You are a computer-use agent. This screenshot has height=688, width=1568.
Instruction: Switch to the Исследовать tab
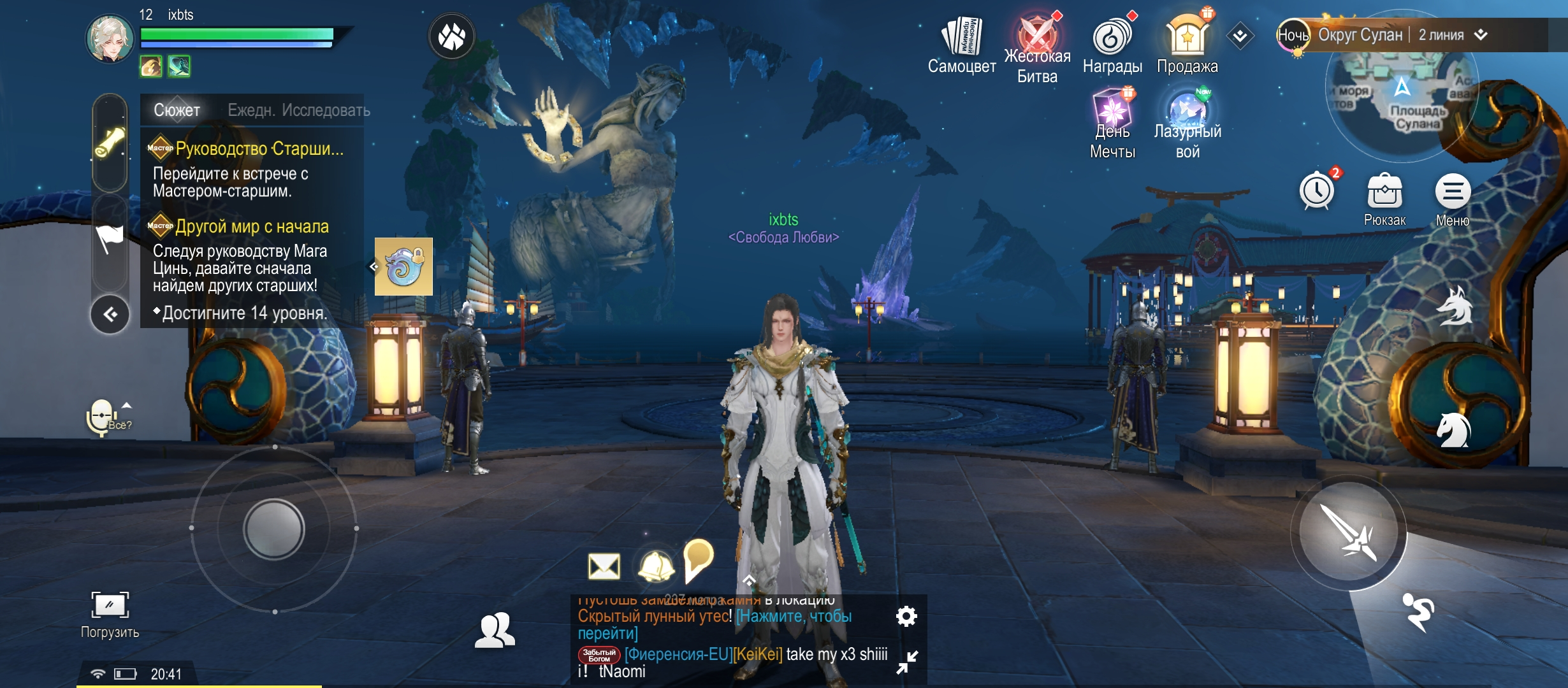coord(326,110)
